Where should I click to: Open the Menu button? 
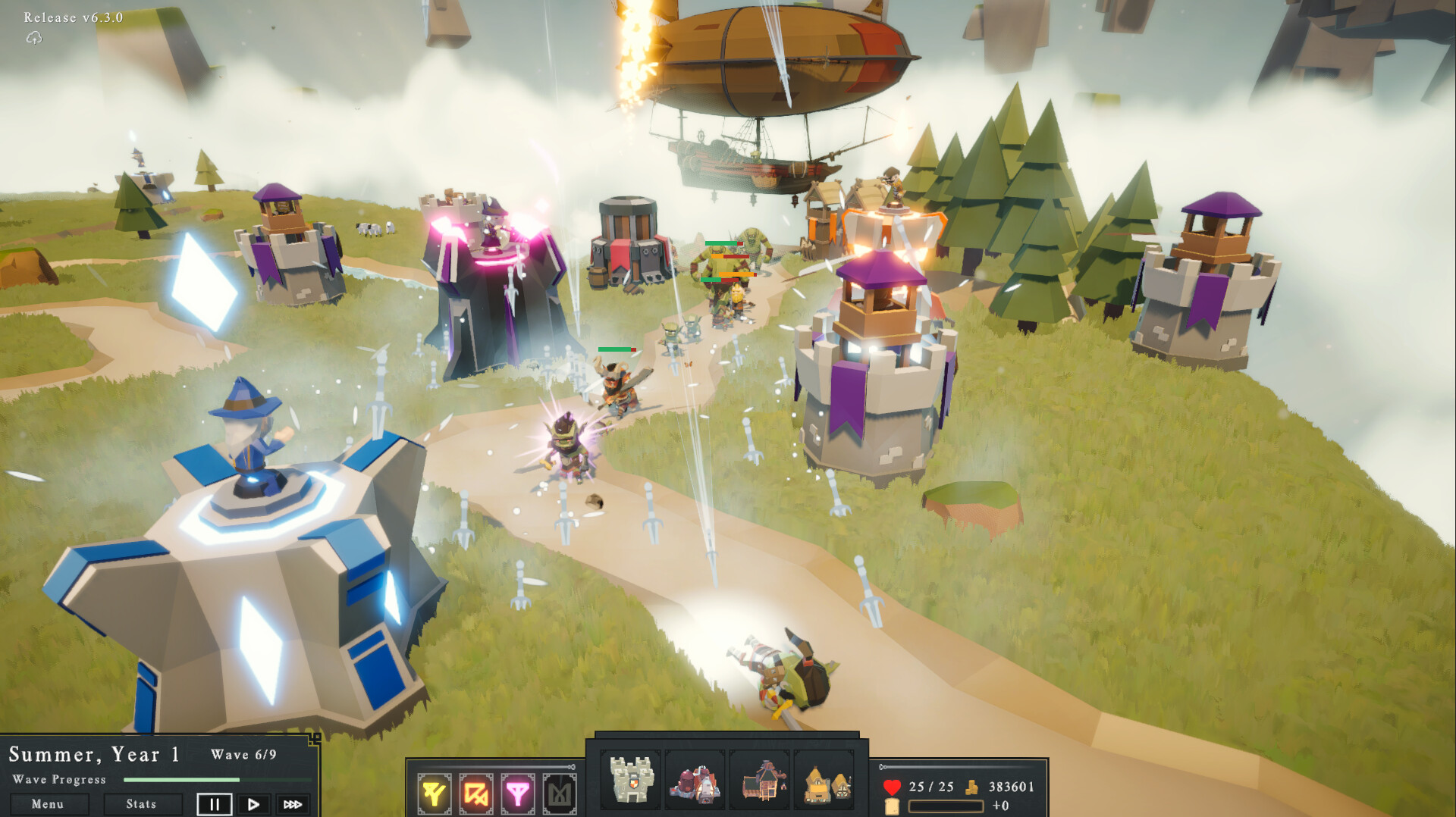point(48,804)
